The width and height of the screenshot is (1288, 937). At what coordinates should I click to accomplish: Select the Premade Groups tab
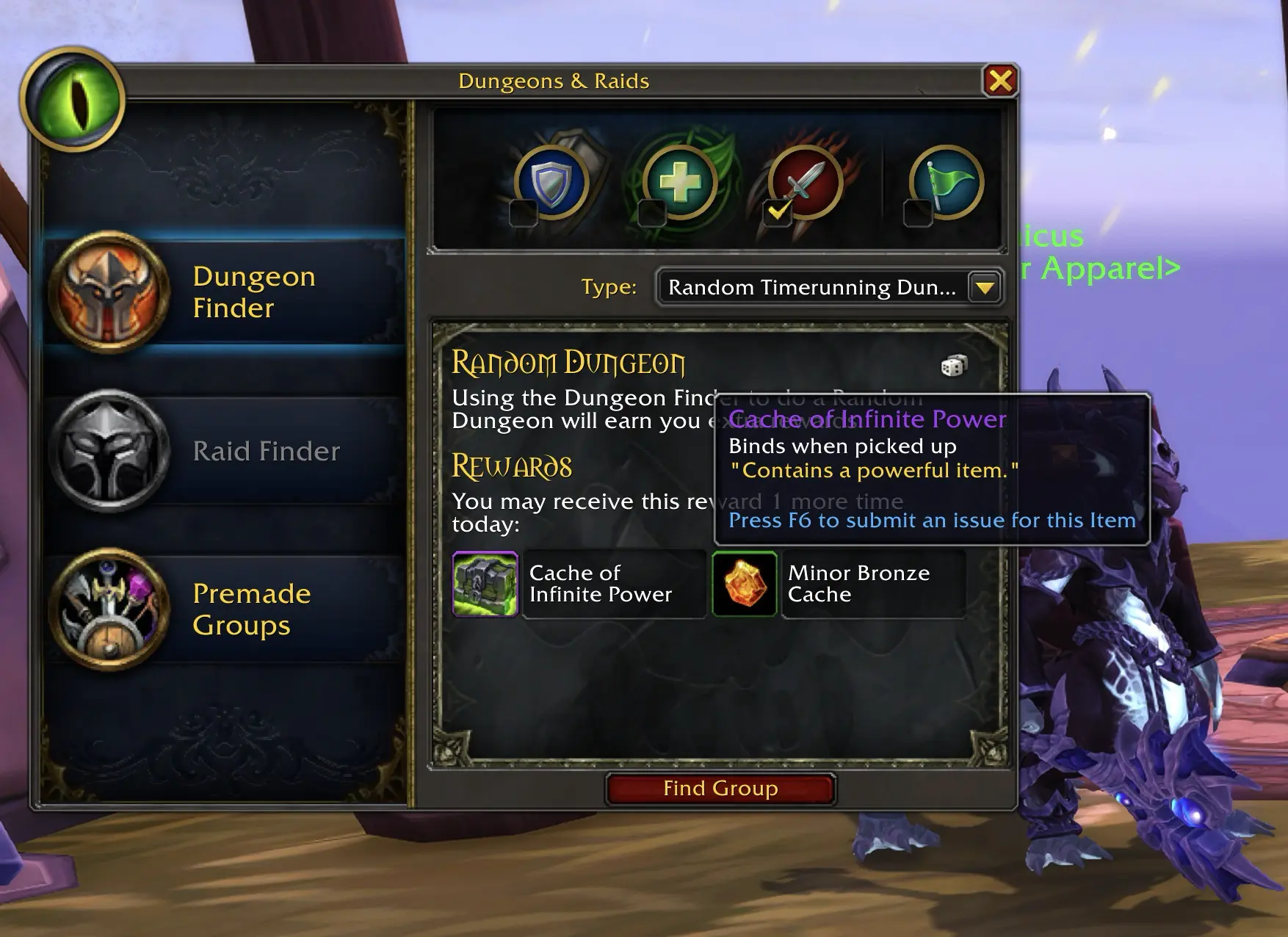pyautogui.click(x=224, y=609)
